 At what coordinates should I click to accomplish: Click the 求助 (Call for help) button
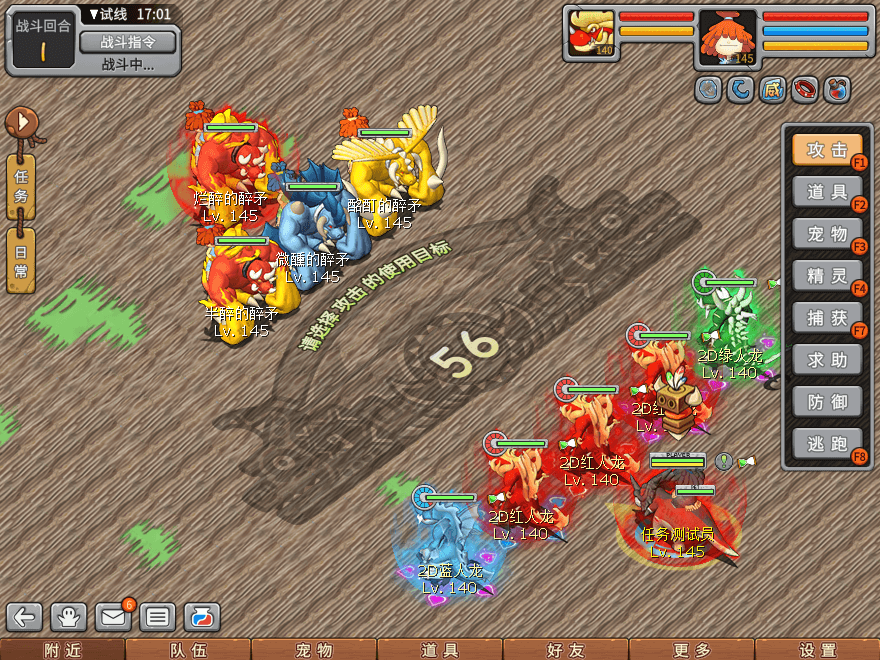coord(827,358)
